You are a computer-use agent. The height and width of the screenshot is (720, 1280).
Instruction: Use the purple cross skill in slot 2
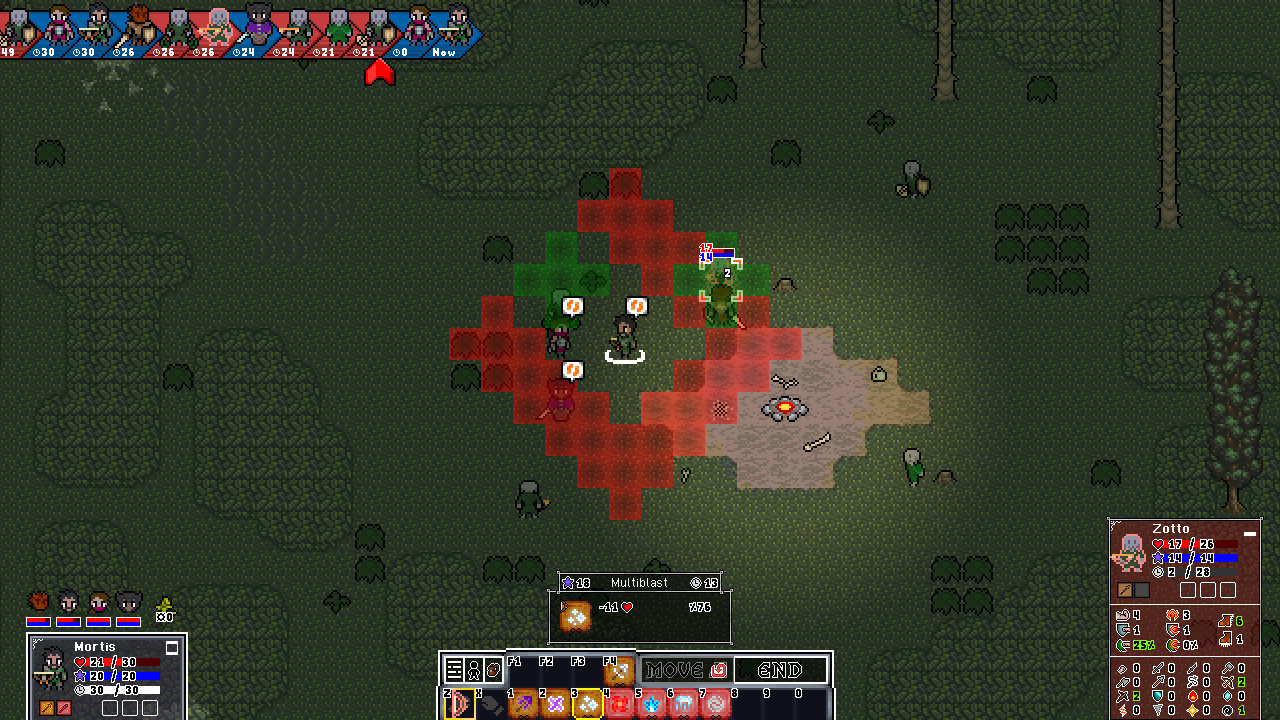(555, 705)
